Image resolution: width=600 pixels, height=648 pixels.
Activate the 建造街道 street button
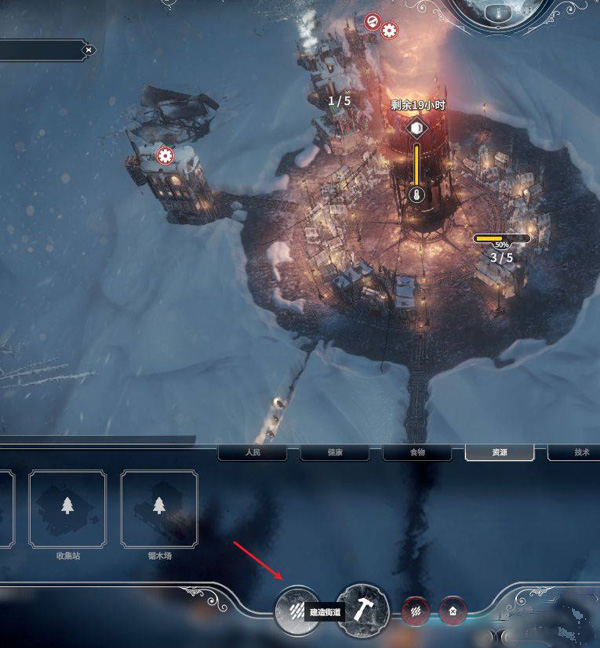click(298, 610)
